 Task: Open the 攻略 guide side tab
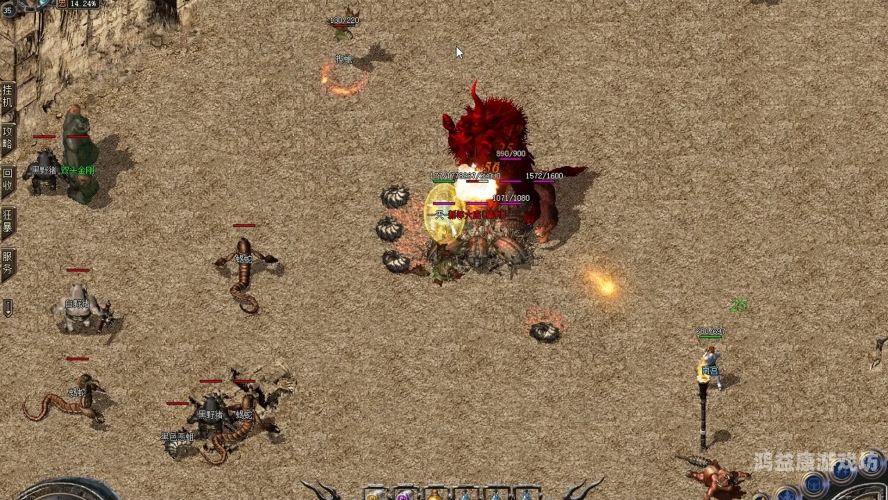(8, 138)
